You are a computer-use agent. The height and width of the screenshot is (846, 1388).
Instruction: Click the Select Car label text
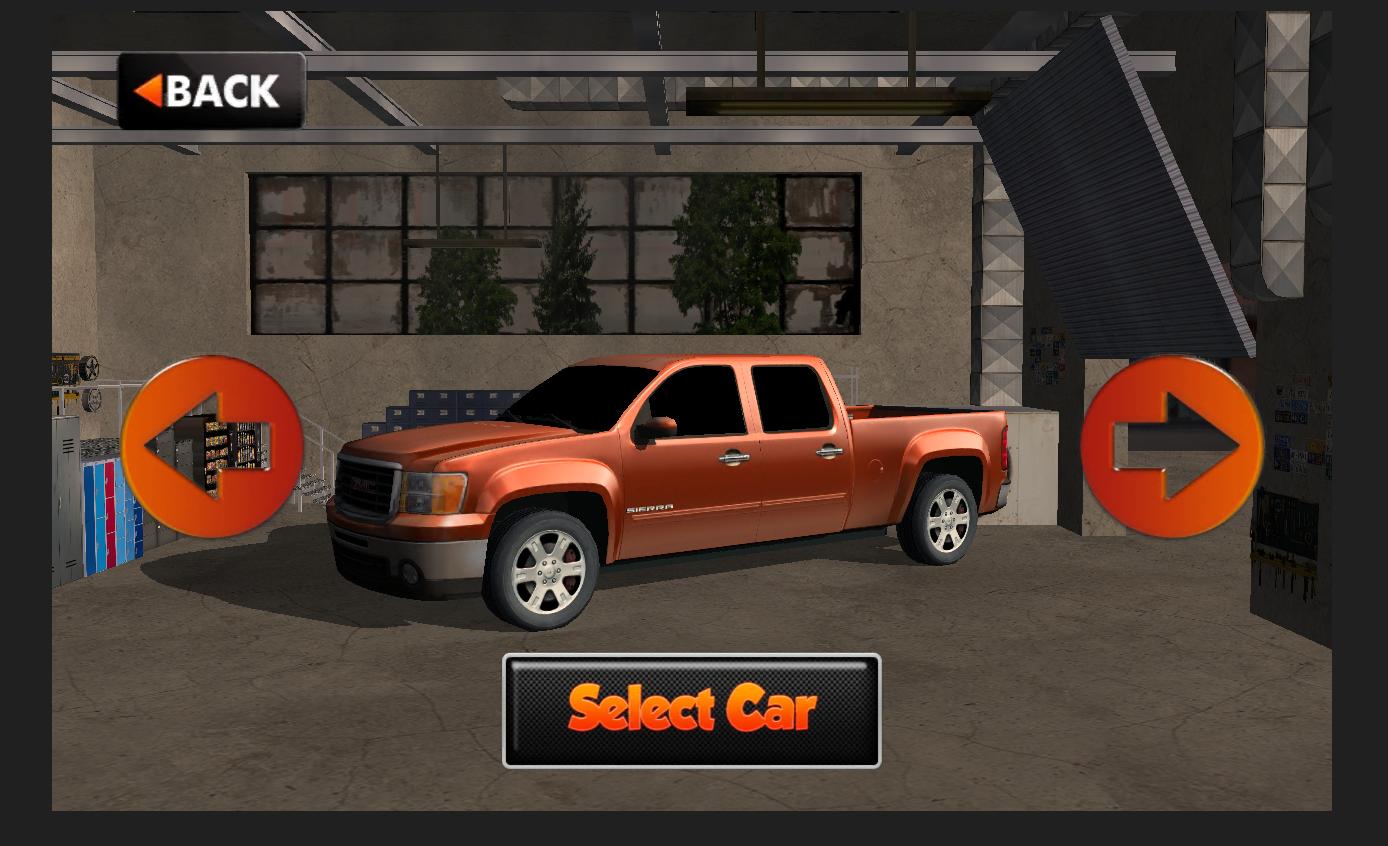[692, 710]
